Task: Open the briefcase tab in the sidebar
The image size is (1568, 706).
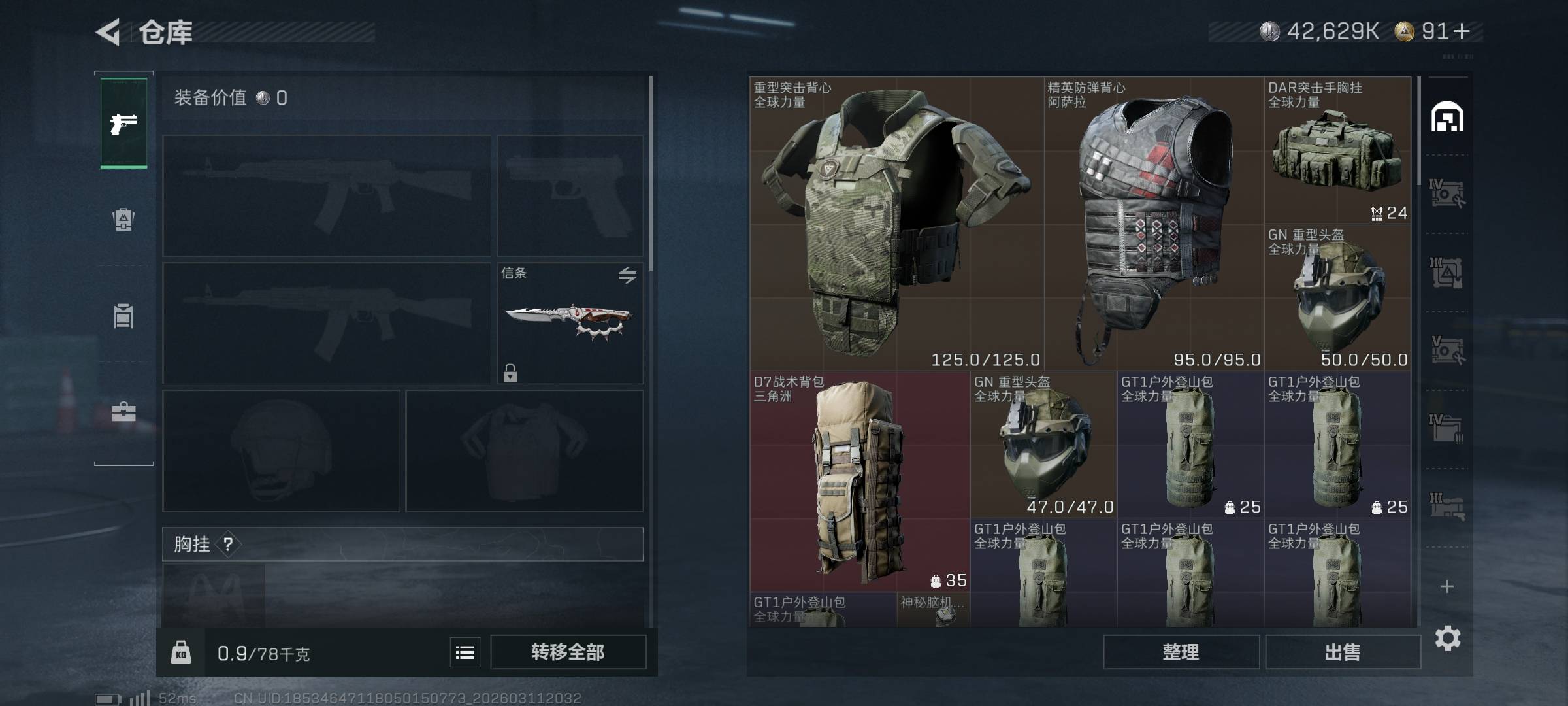Action: (123, 412)
